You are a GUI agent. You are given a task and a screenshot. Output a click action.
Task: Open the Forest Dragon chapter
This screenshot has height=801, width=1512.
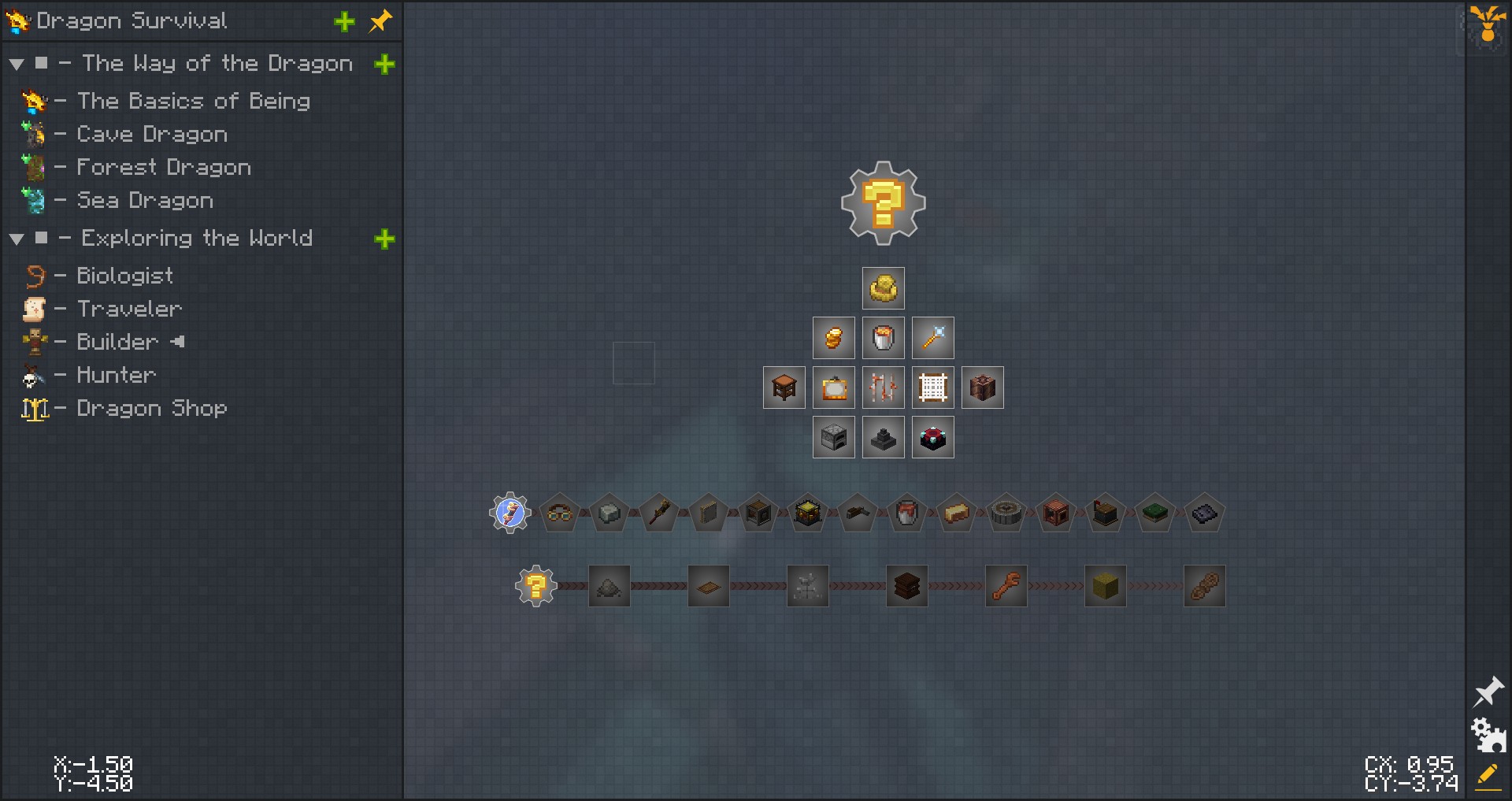[x=163, y=168]
